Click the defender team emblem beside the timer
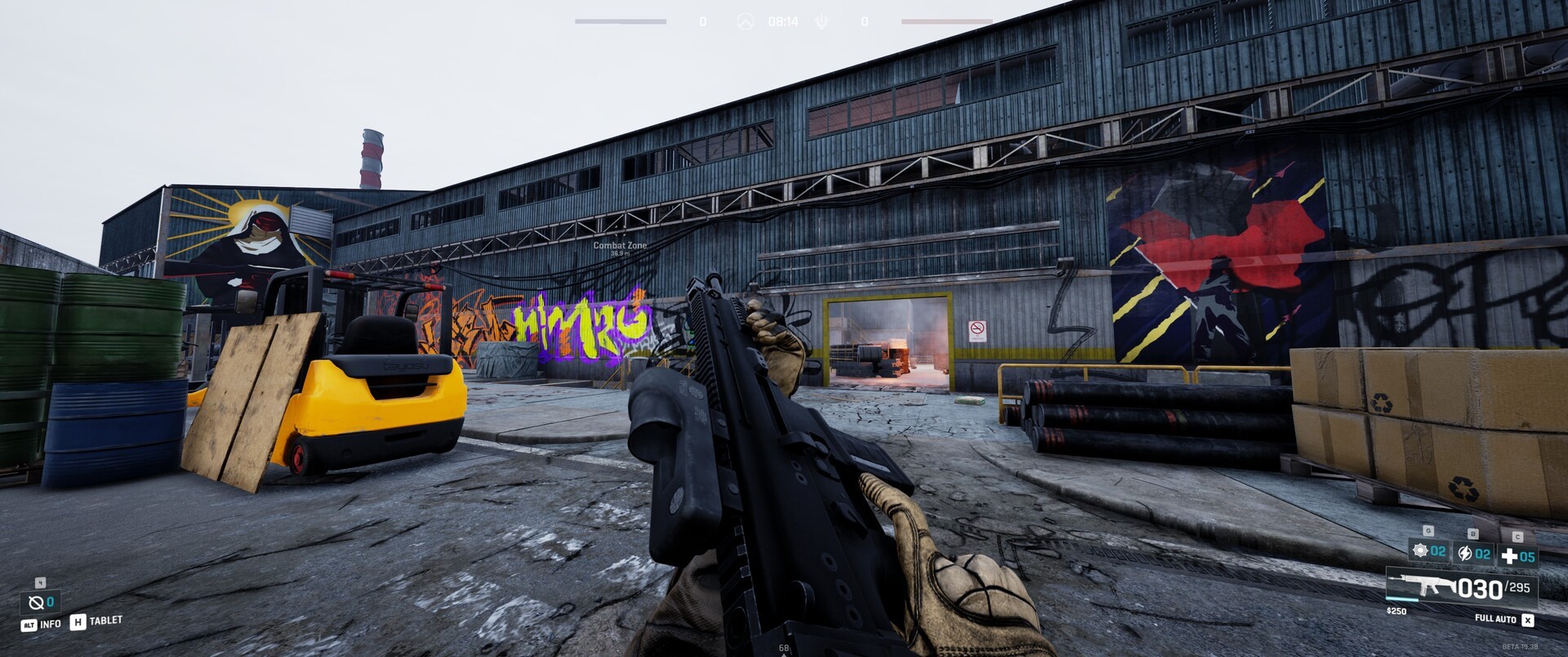Viewport: 1568px width, 657px height. pyautogui.click(x=822, y=22)
